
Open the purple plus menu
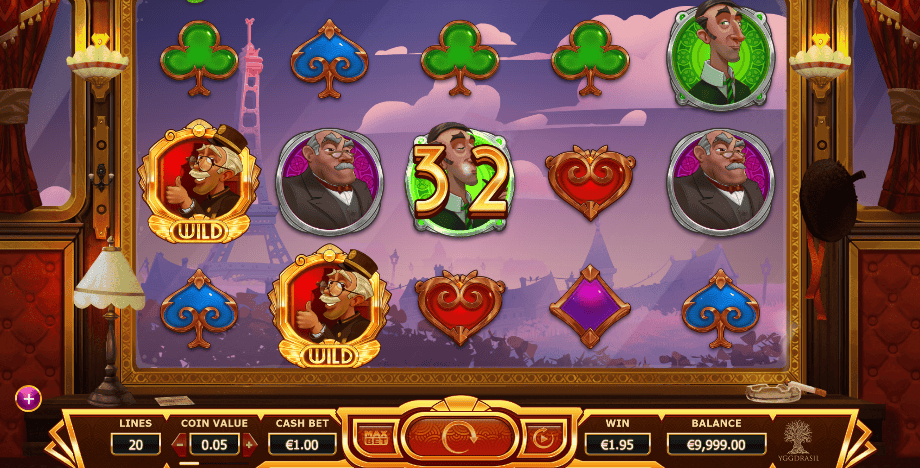pos(28,399)
